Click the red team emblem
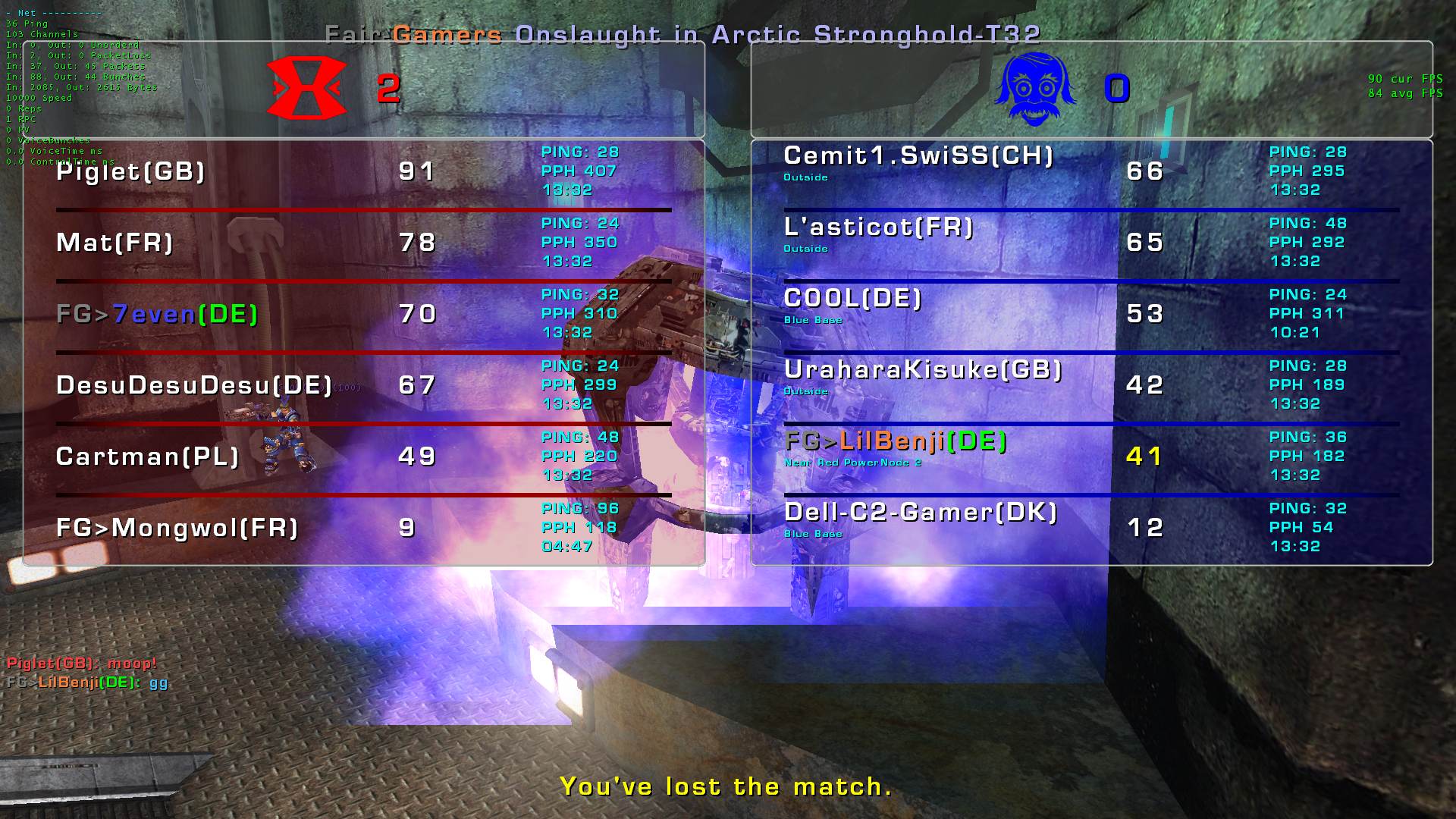 (306, 88)
